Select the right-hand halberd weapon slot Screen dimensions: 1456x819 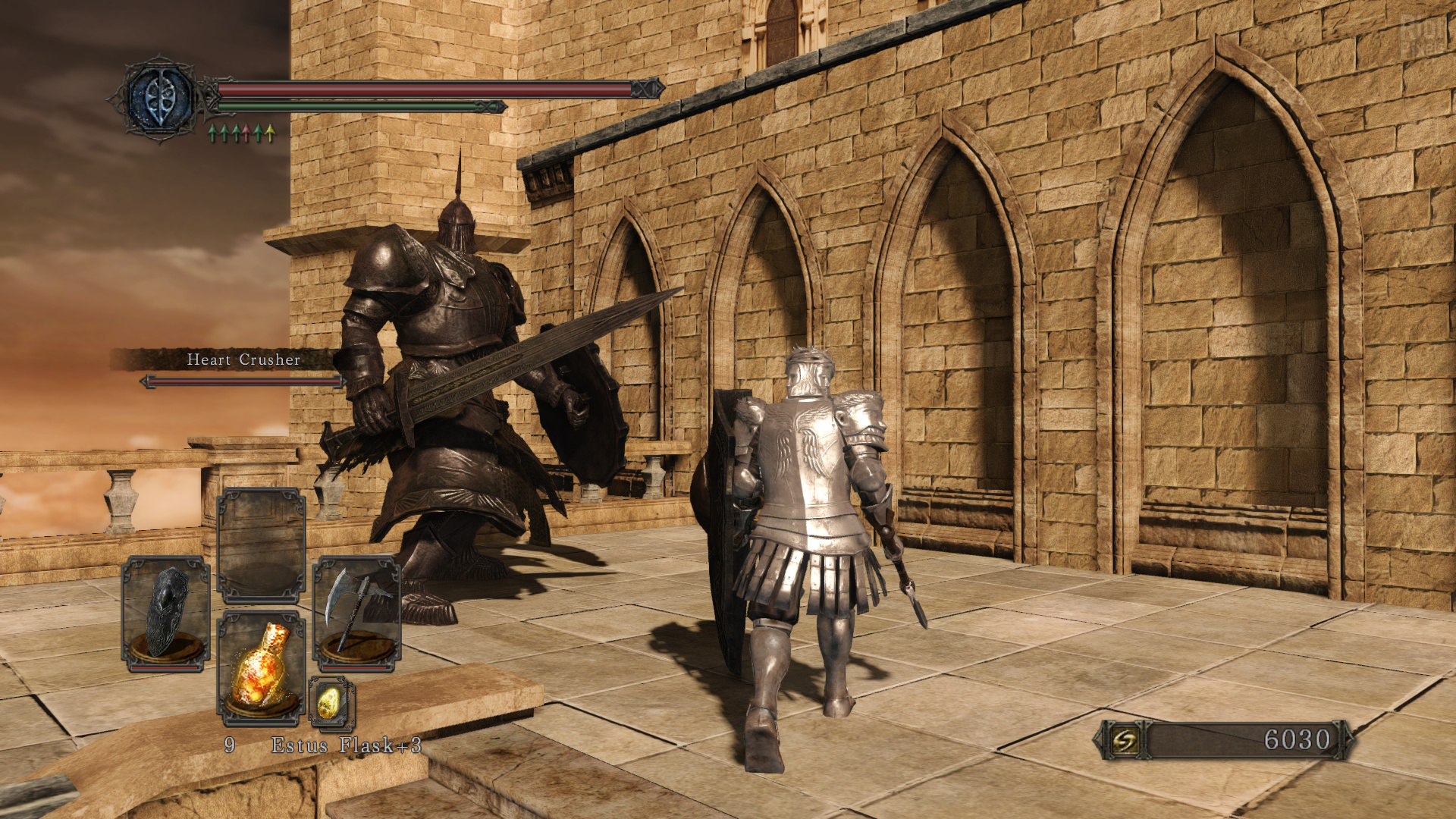coord(356,613)
